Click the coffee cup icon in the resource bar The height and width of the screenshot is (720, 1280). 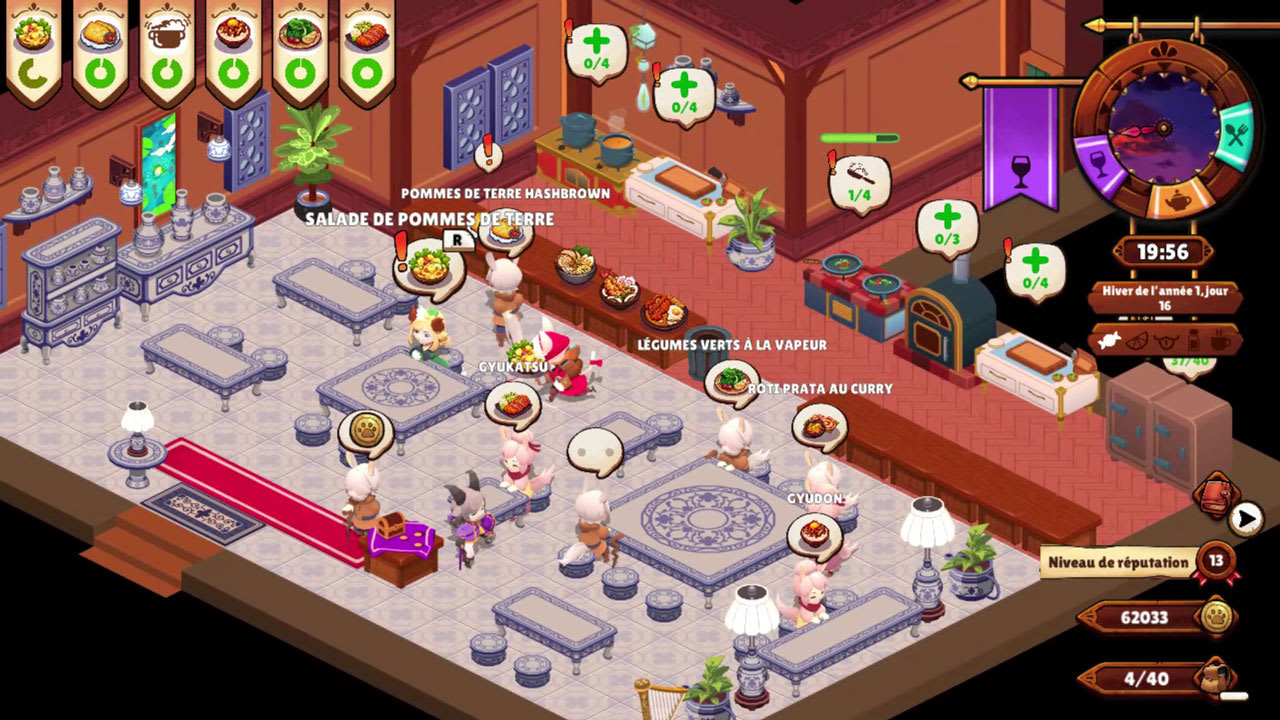(1218, 342)
